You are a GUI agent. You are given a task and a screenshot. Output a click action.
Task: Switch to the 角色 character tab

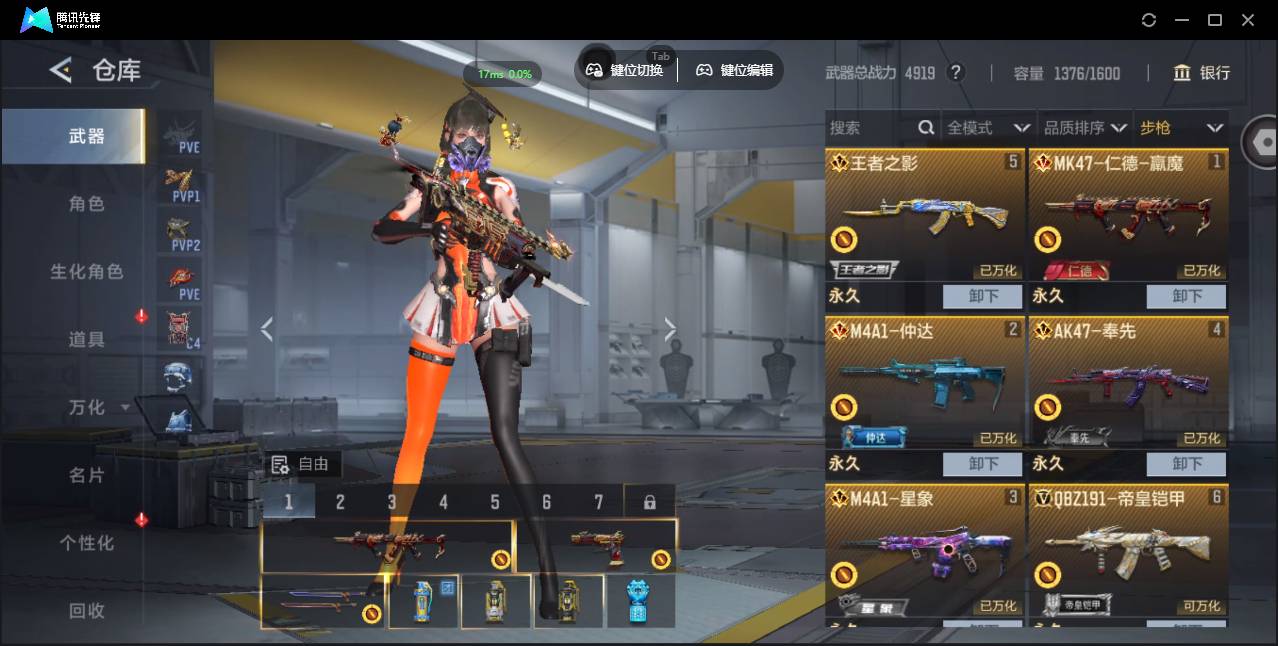click(86, 204)
